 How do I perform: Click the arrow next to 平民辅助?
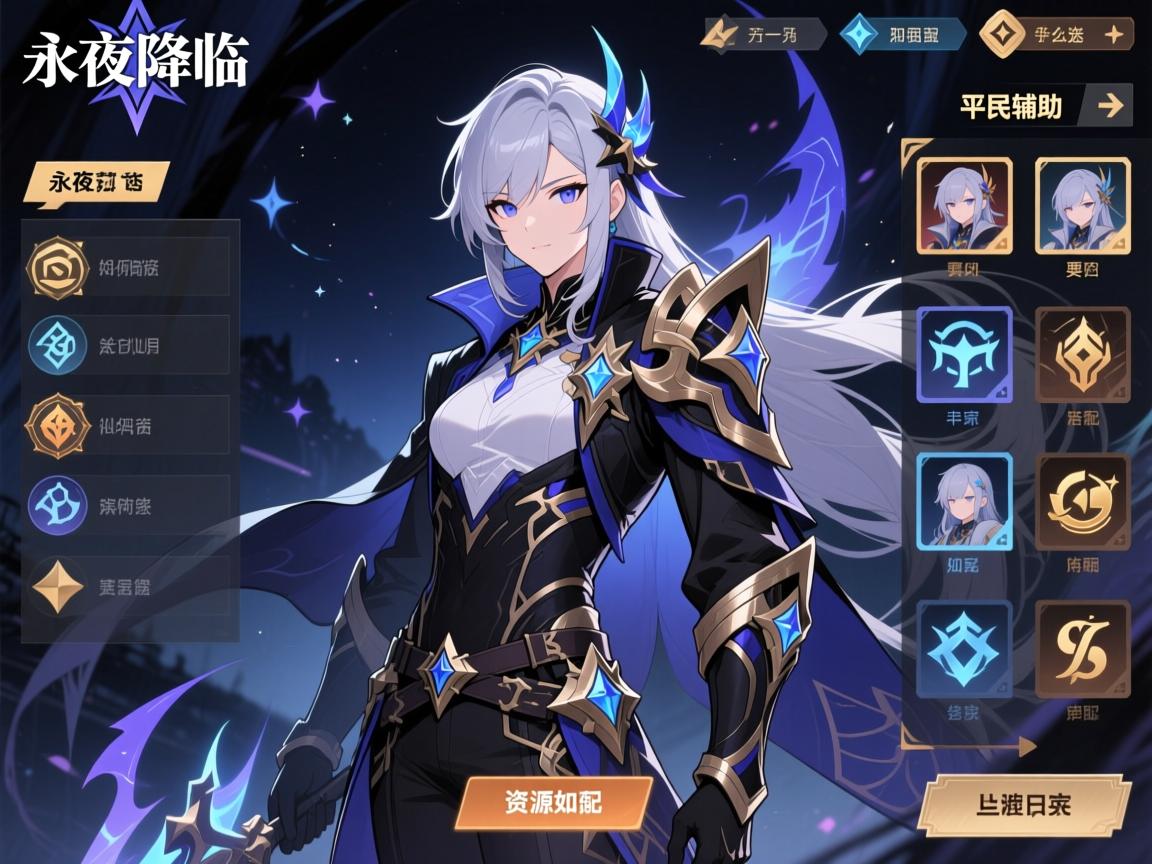pyautogui.click(x=1110, y=105)
